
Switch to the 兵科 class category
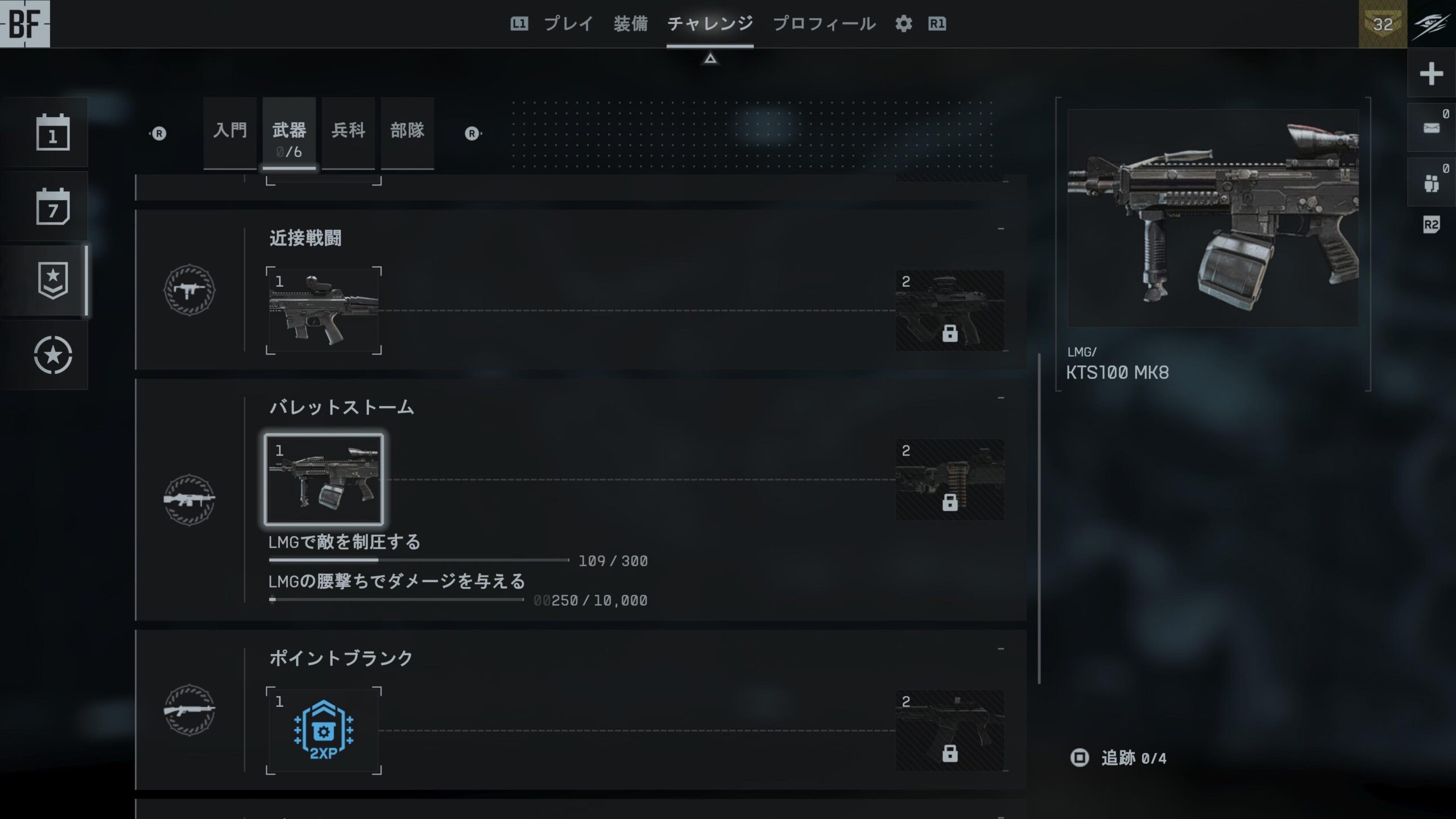(x=348, y=132)
